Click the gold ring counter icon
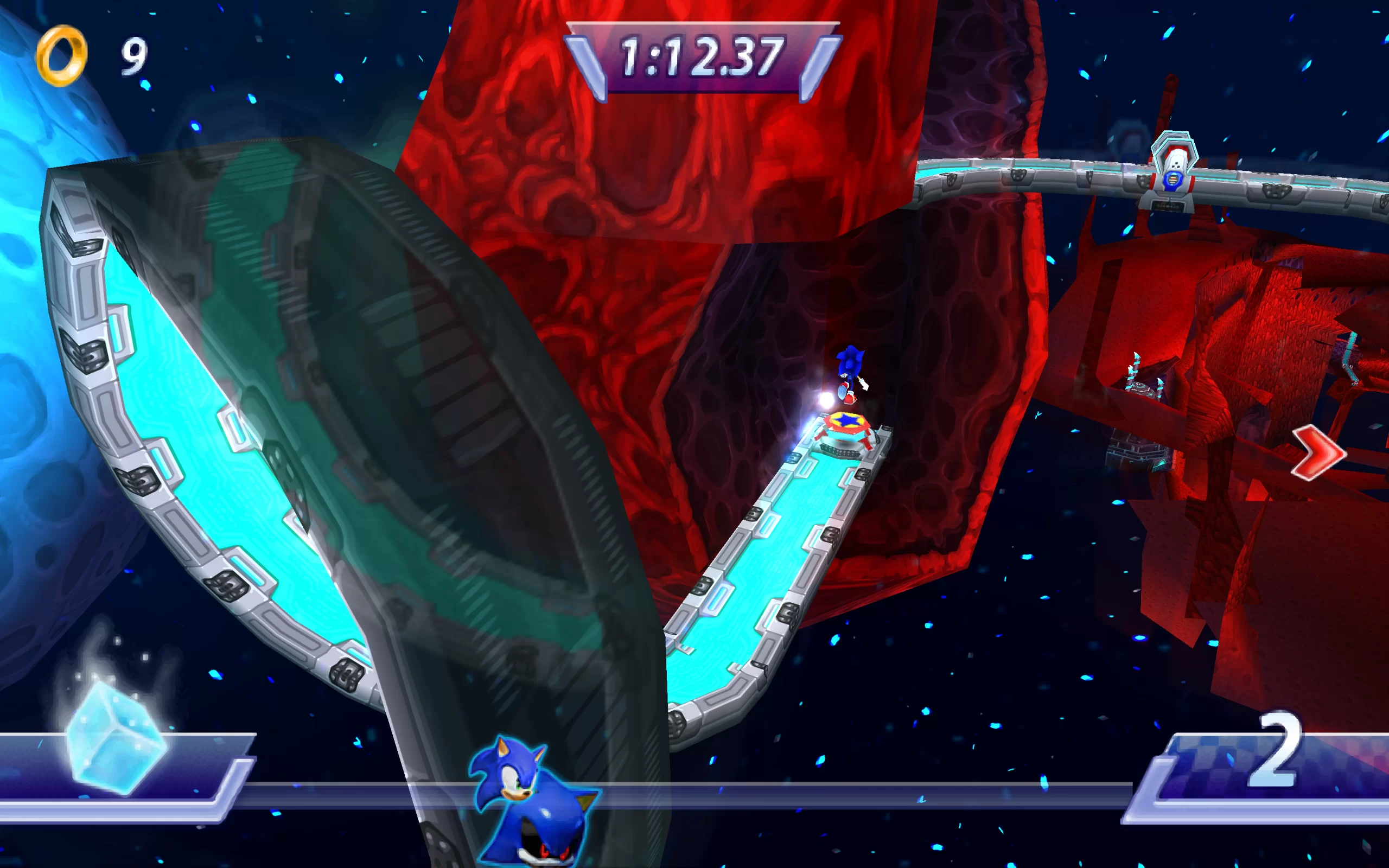 (x=61, y=55)
